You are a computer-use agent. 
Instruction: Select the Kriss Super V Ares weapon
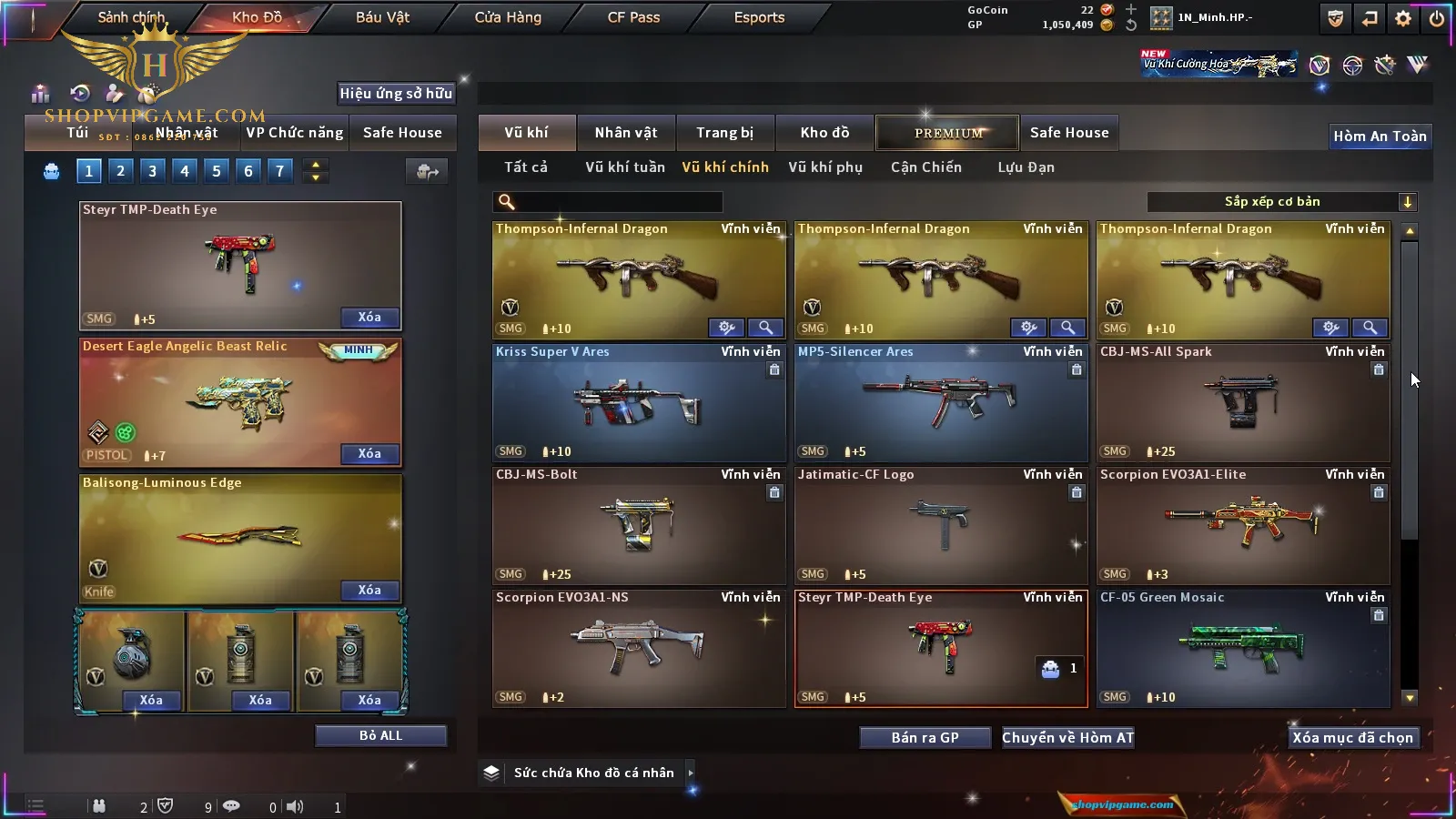pyautogui.click(x=639, y=403)
